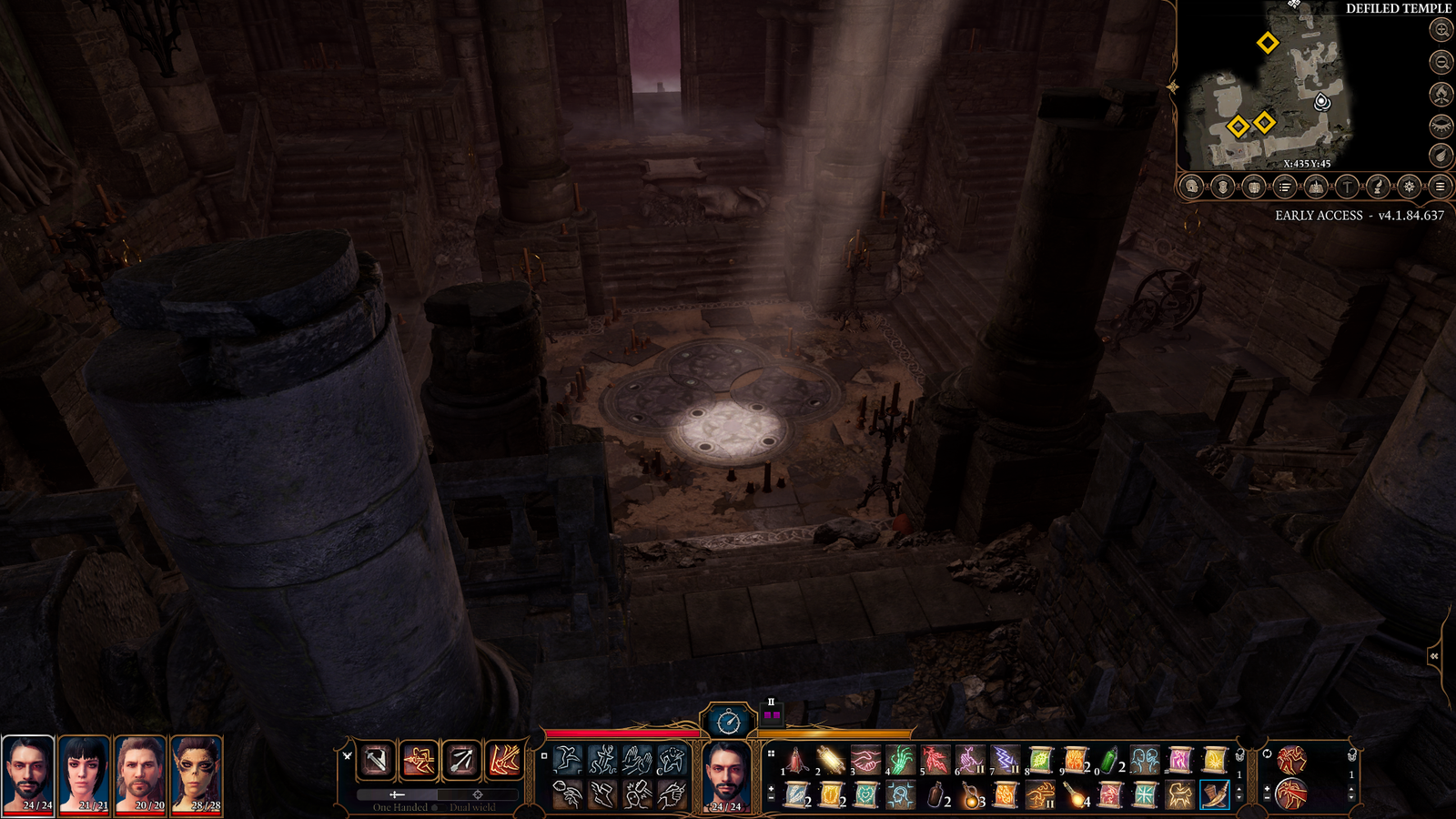
Task: Zoom out on the minimap
Action: [1441, 64]
